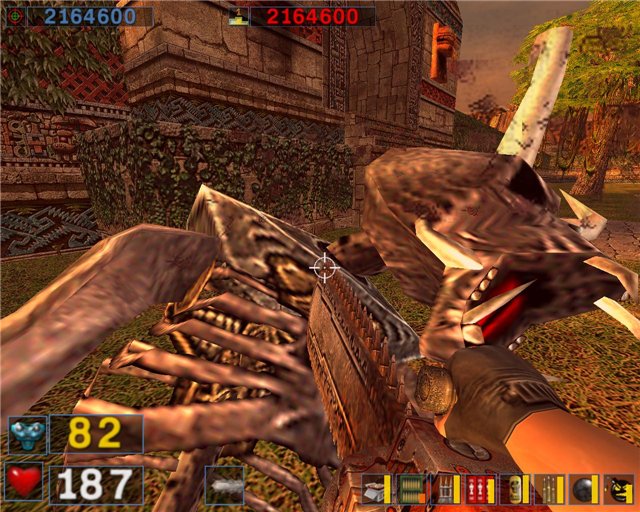This screenshot has height=512, width=640.
Task: Pick the red grenades ammo icon
Action: (480, 489)
